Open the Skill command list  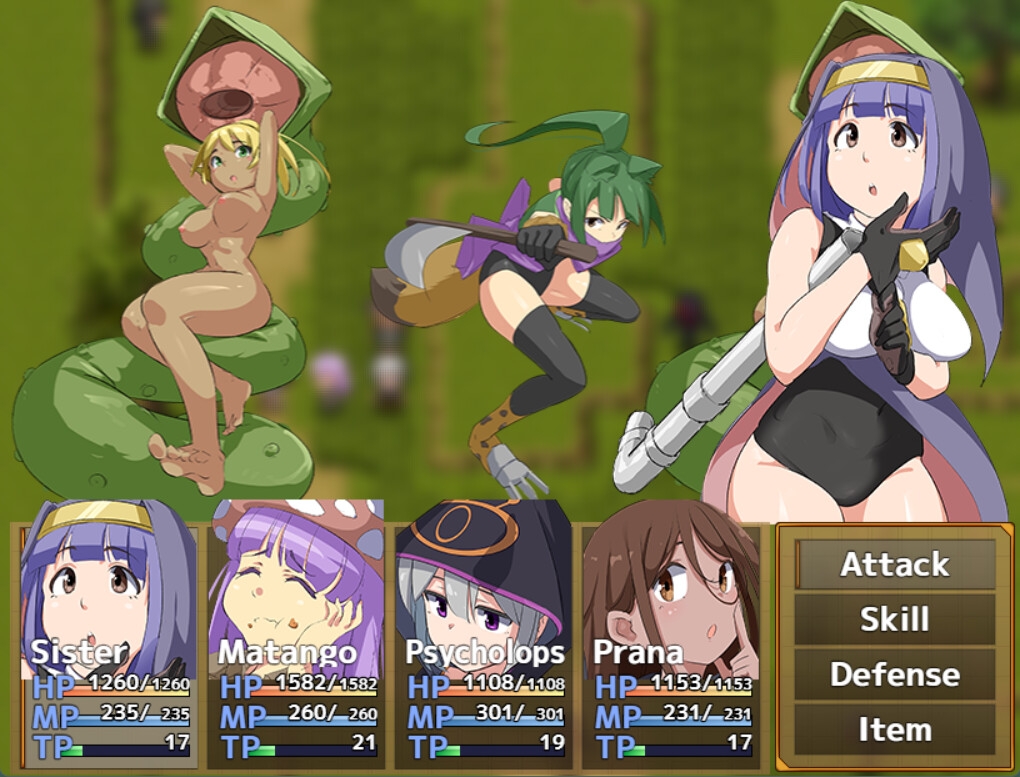click(895, 619)
